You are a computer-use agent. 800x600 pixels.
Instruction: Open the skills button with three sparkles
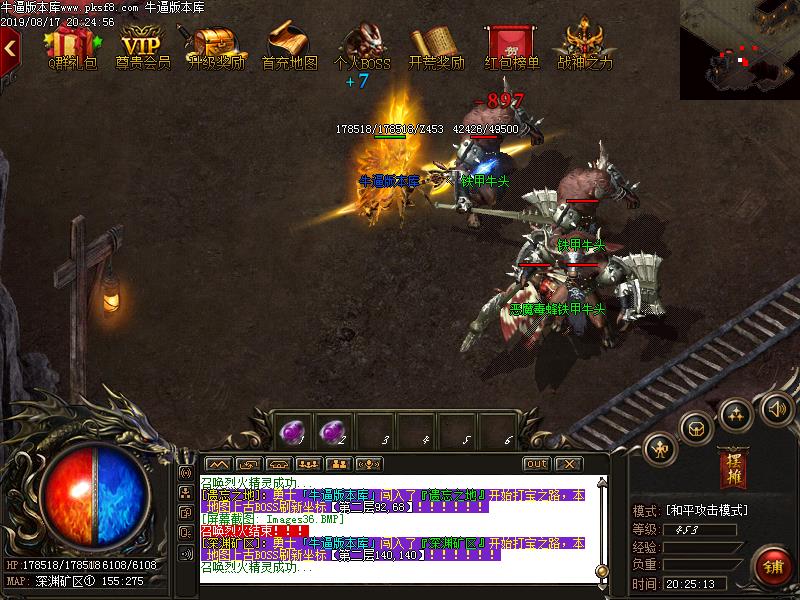coord(737,413)
